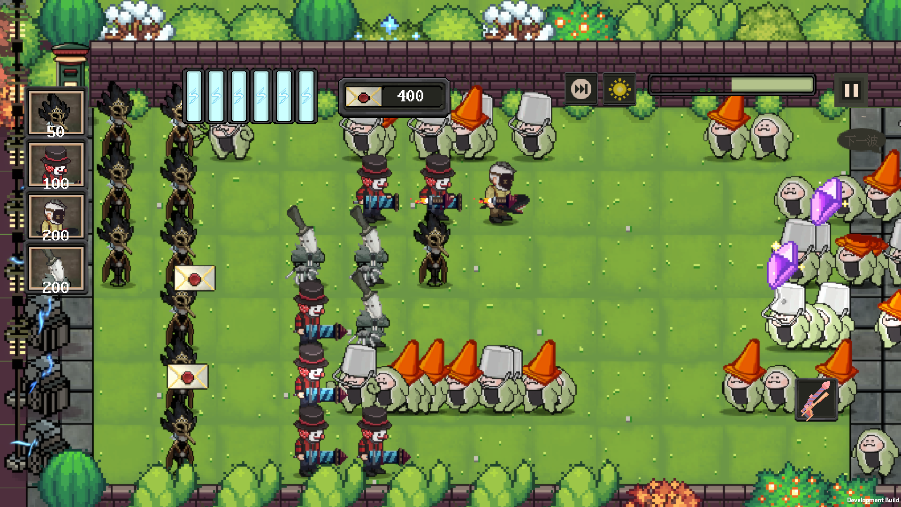
Task: Pick the bandaged soldier unit card
Action: point(56,217)
